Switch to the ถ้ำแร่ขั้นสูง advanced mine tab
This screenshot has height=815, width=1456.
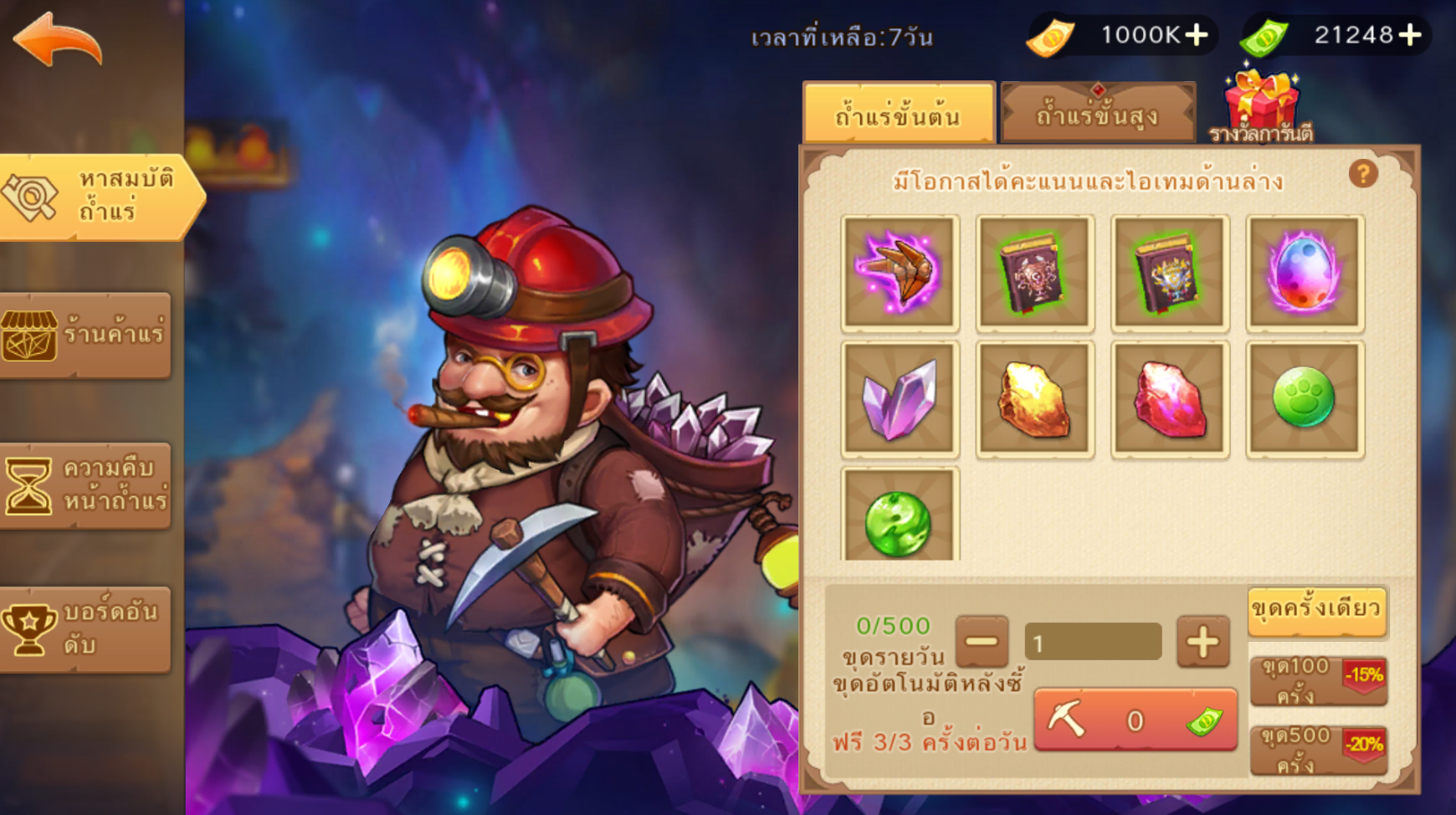point(1097,114)
